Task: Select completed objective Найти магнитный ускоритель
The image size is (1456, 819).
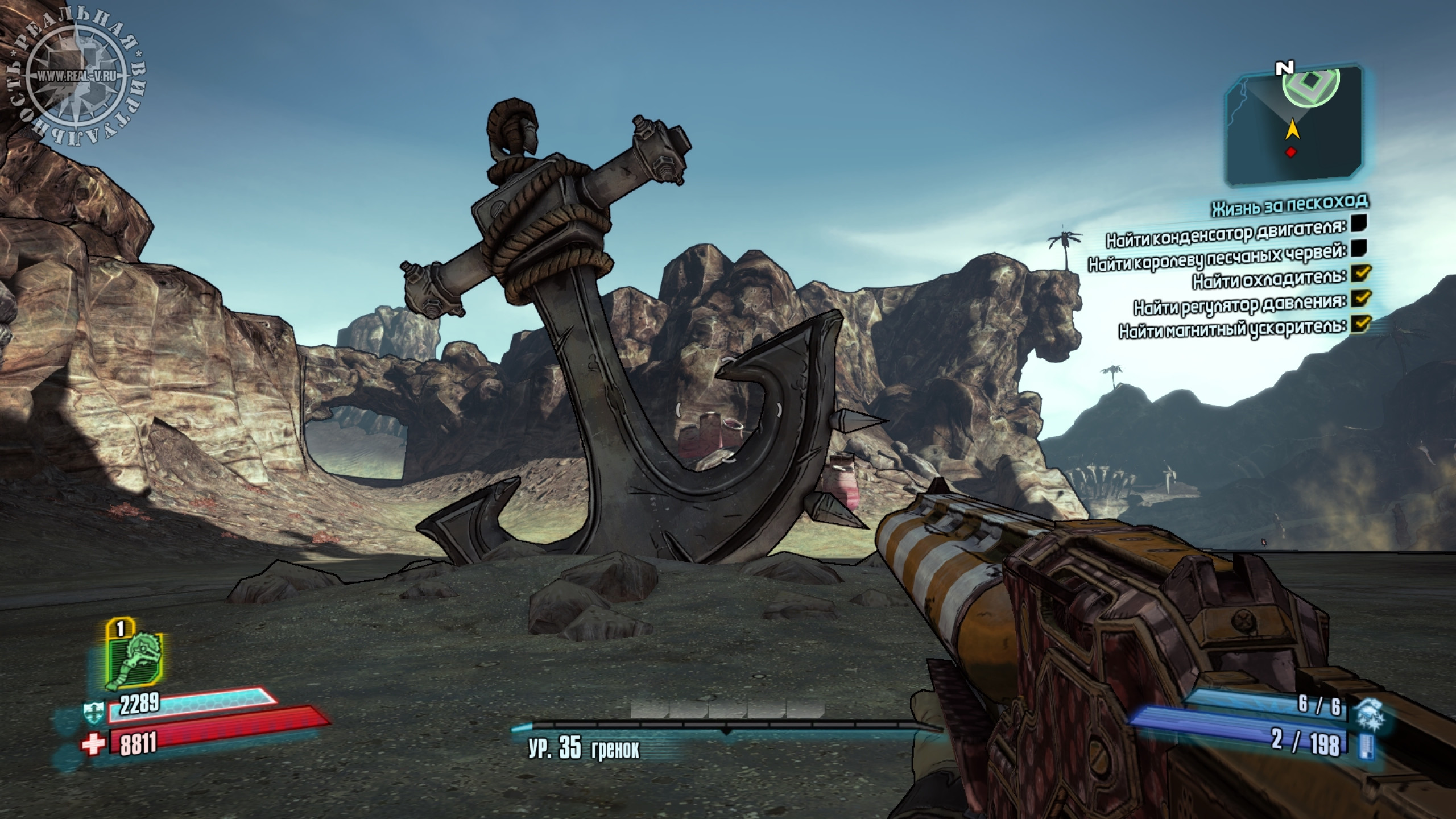Action: [1232, 328]
